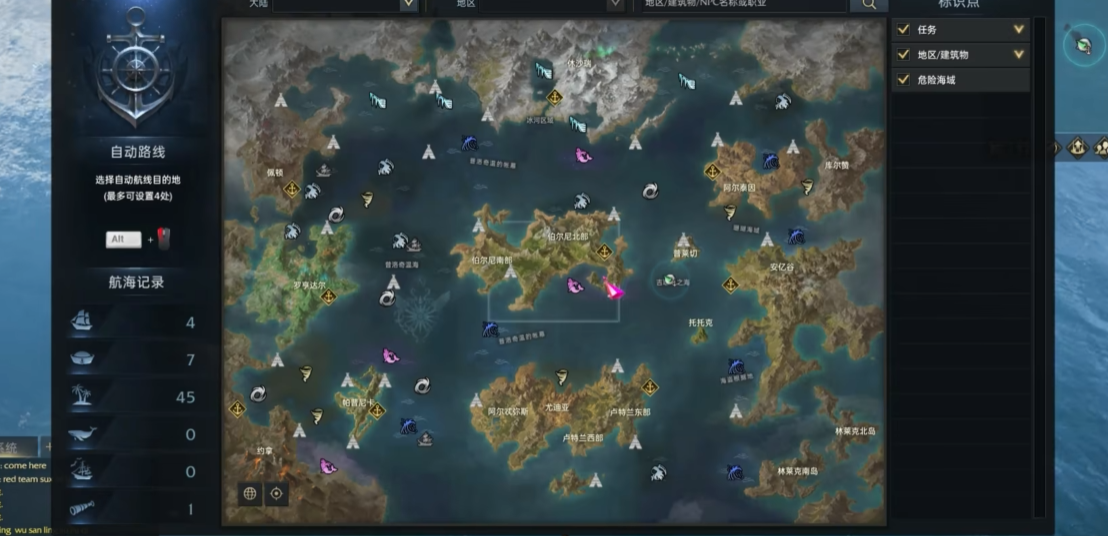
Task: Click the 阿尔泰因 continent label
Action: coord(739,187)
